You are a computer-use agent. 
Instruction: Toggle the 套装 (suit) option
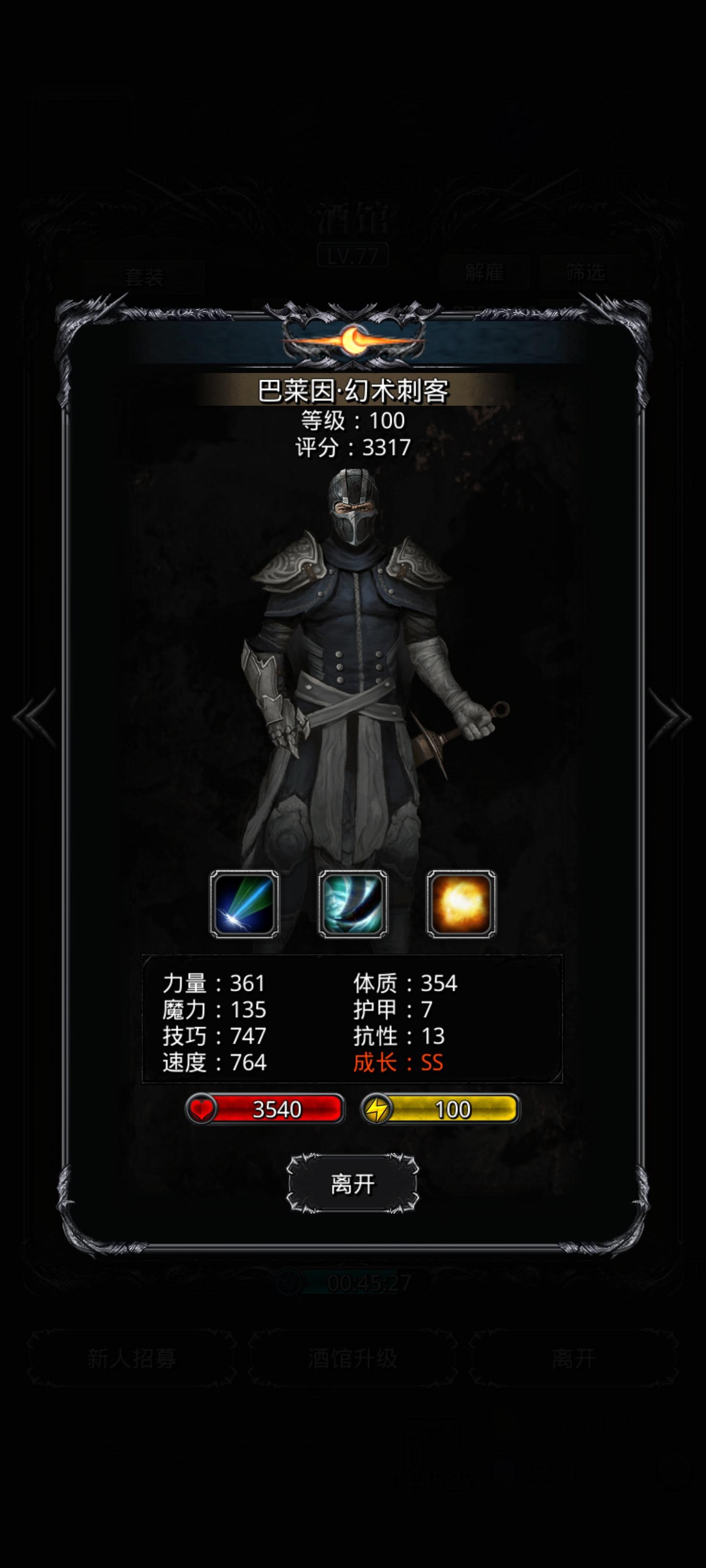(x=144, y=277)
